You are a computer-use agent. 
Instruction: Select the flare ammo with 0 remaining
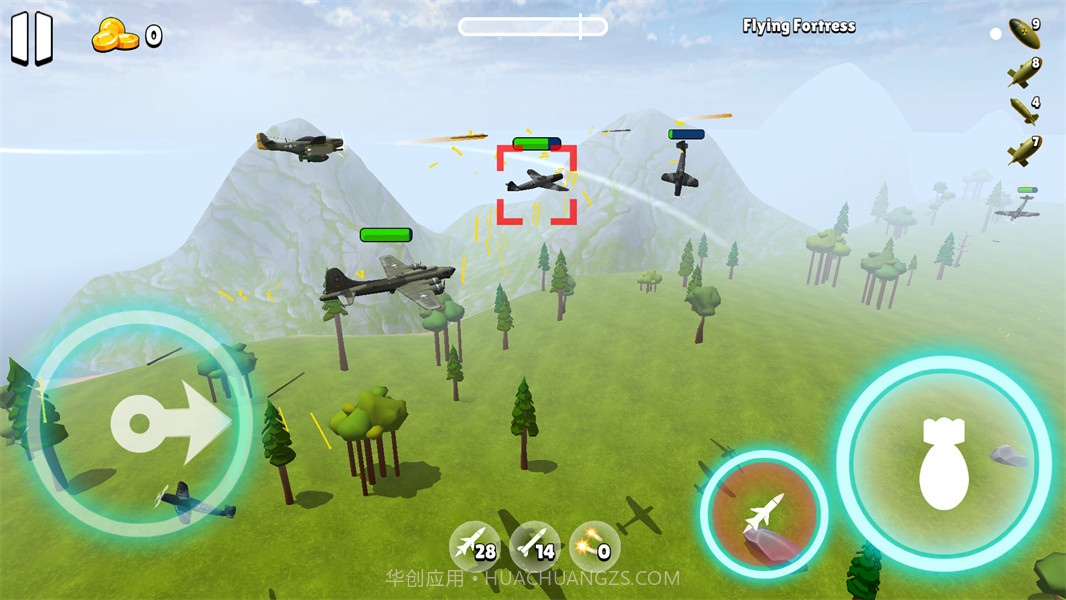point(595,546)
